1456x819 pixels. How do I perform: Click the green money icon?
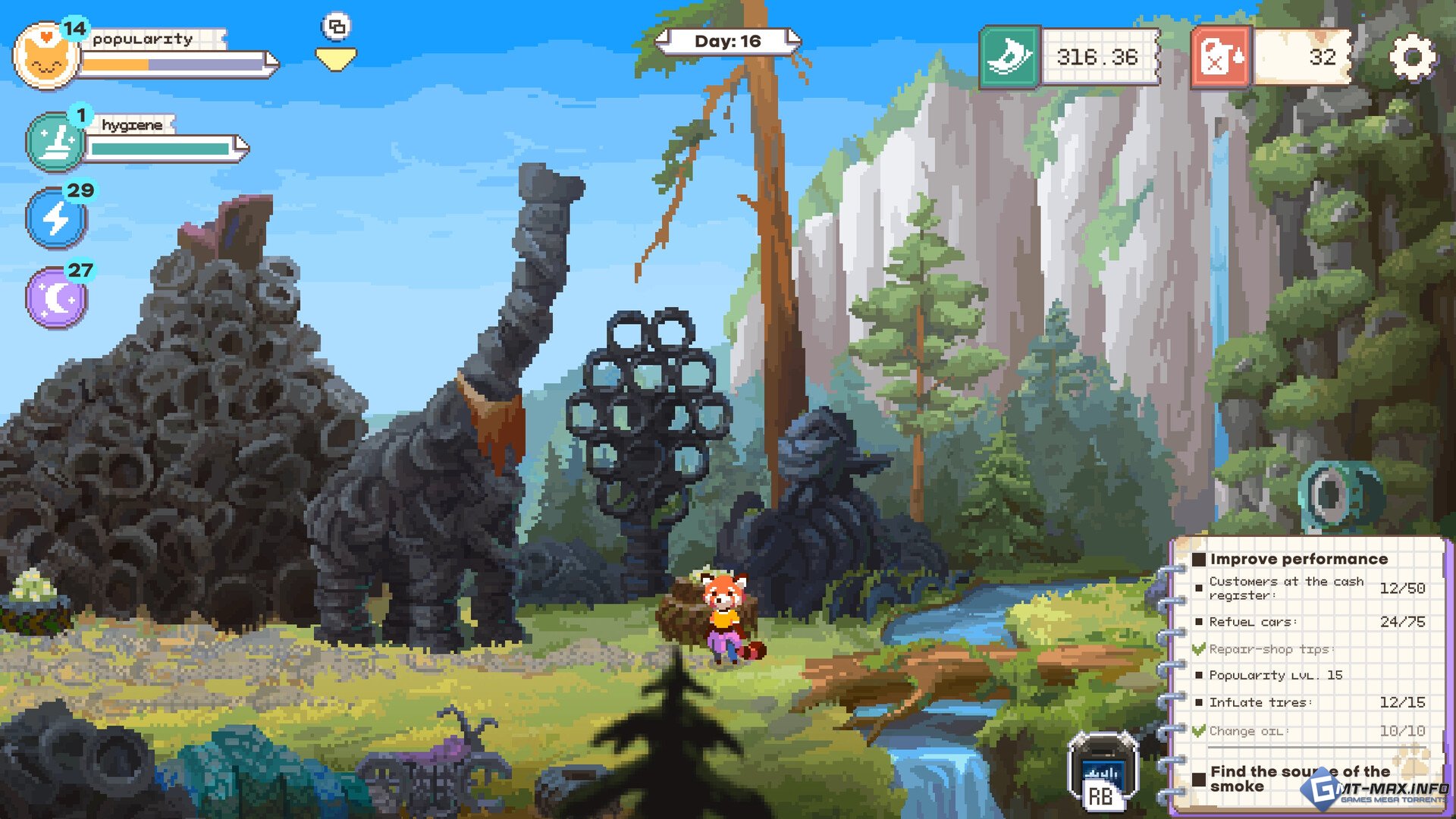[x=1009, y=57]
